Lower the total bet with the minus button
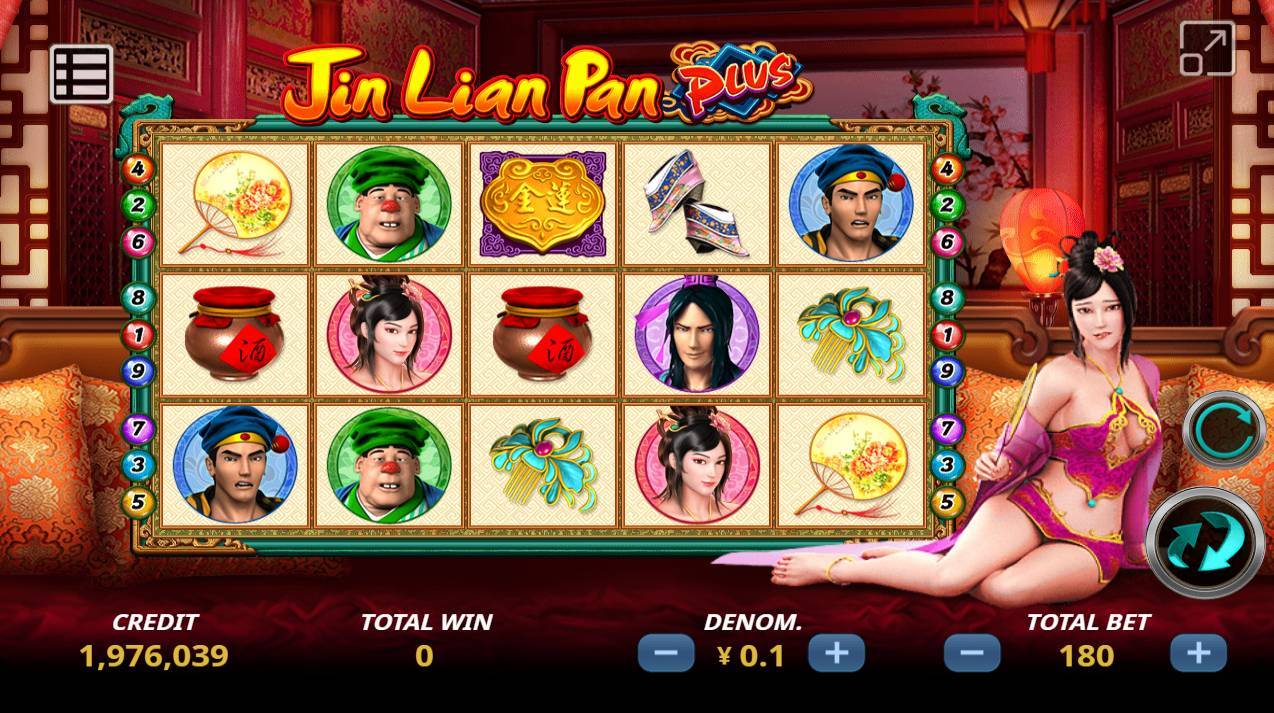This screenshot has height=713, width=1274. [x=972, y=654]
